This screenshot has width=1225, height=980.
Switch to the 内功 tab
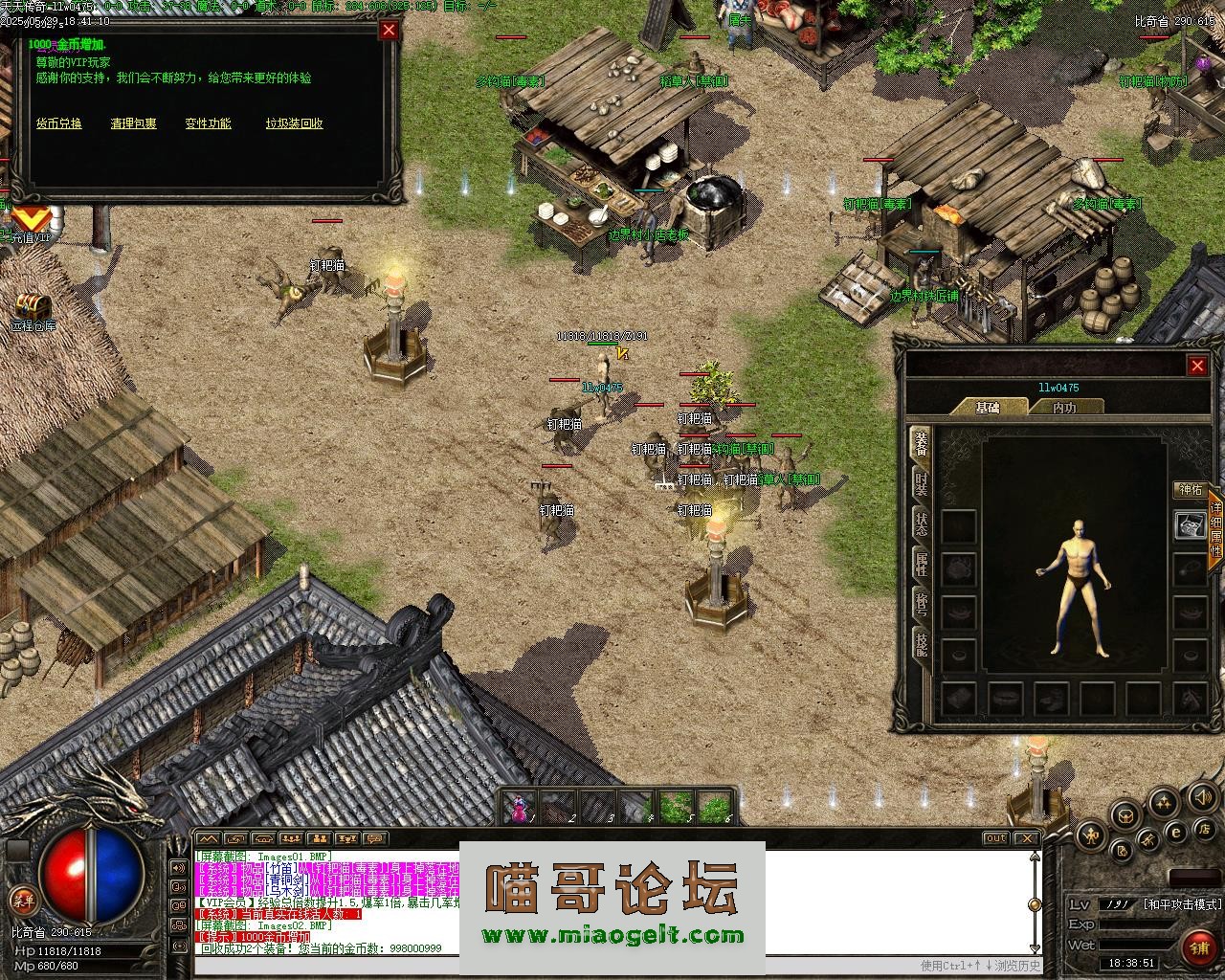tap(1064, 408)
